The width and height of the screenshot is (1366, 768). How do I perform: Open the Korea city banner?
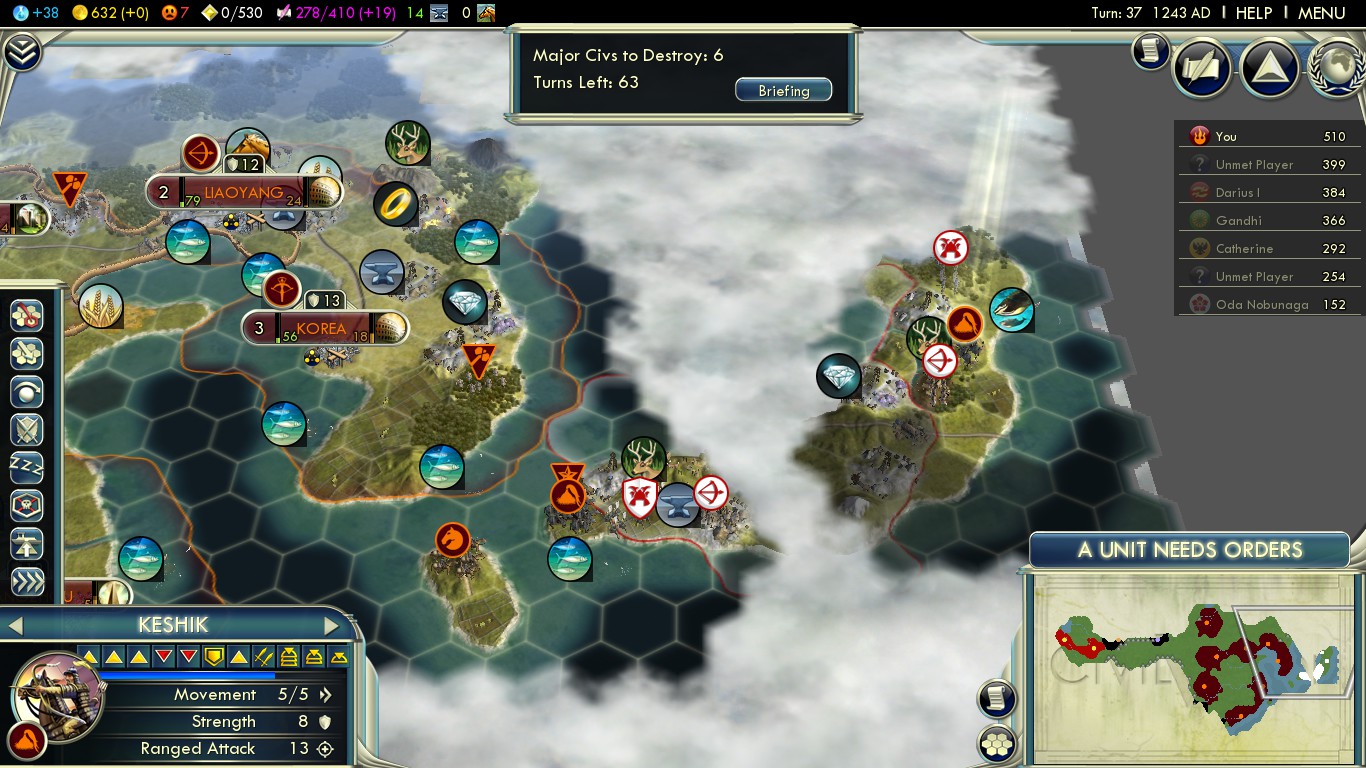(x=322, y=328)
